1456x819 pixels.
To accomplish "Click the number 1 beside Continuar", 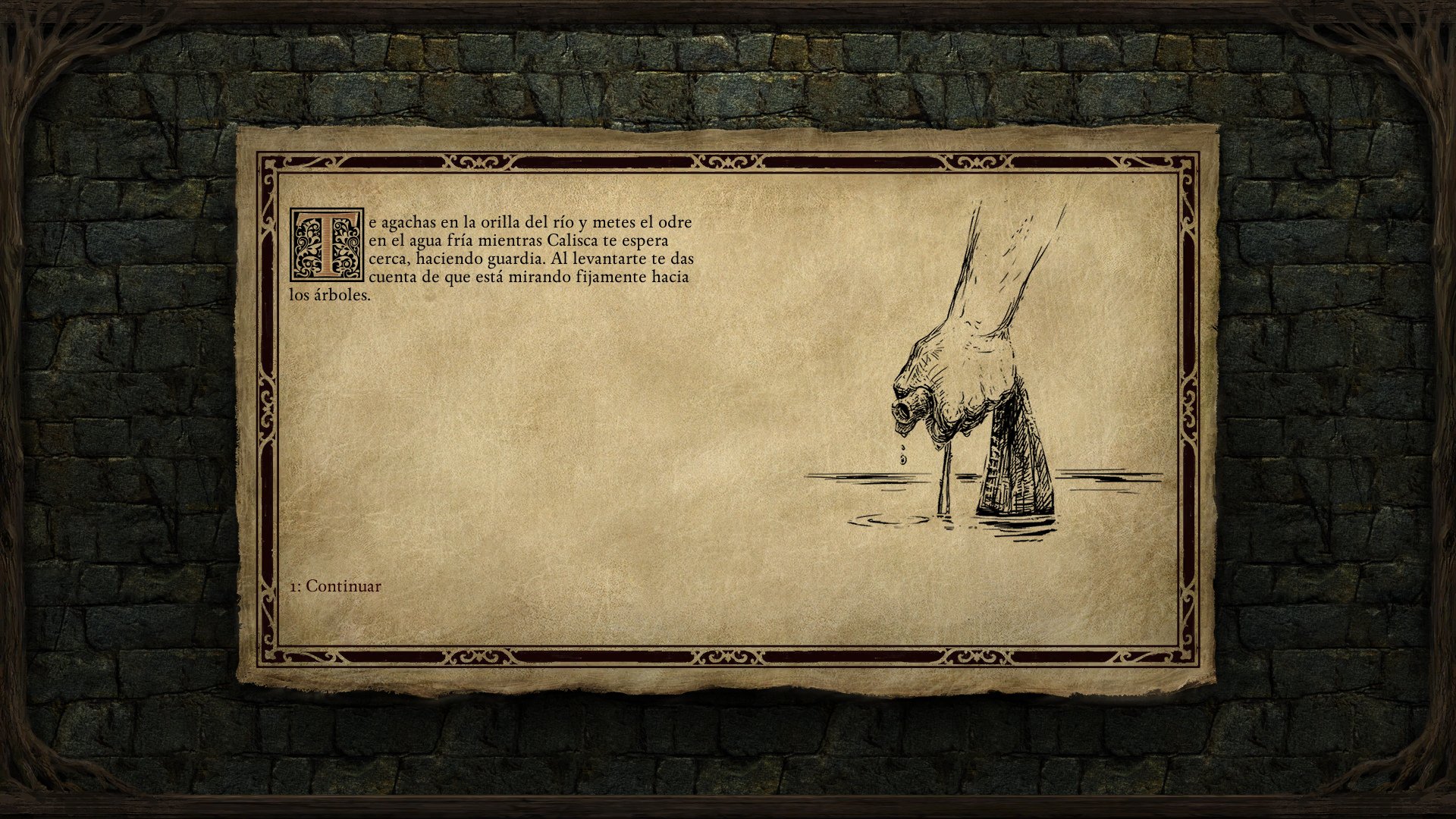I will [296, 585].
